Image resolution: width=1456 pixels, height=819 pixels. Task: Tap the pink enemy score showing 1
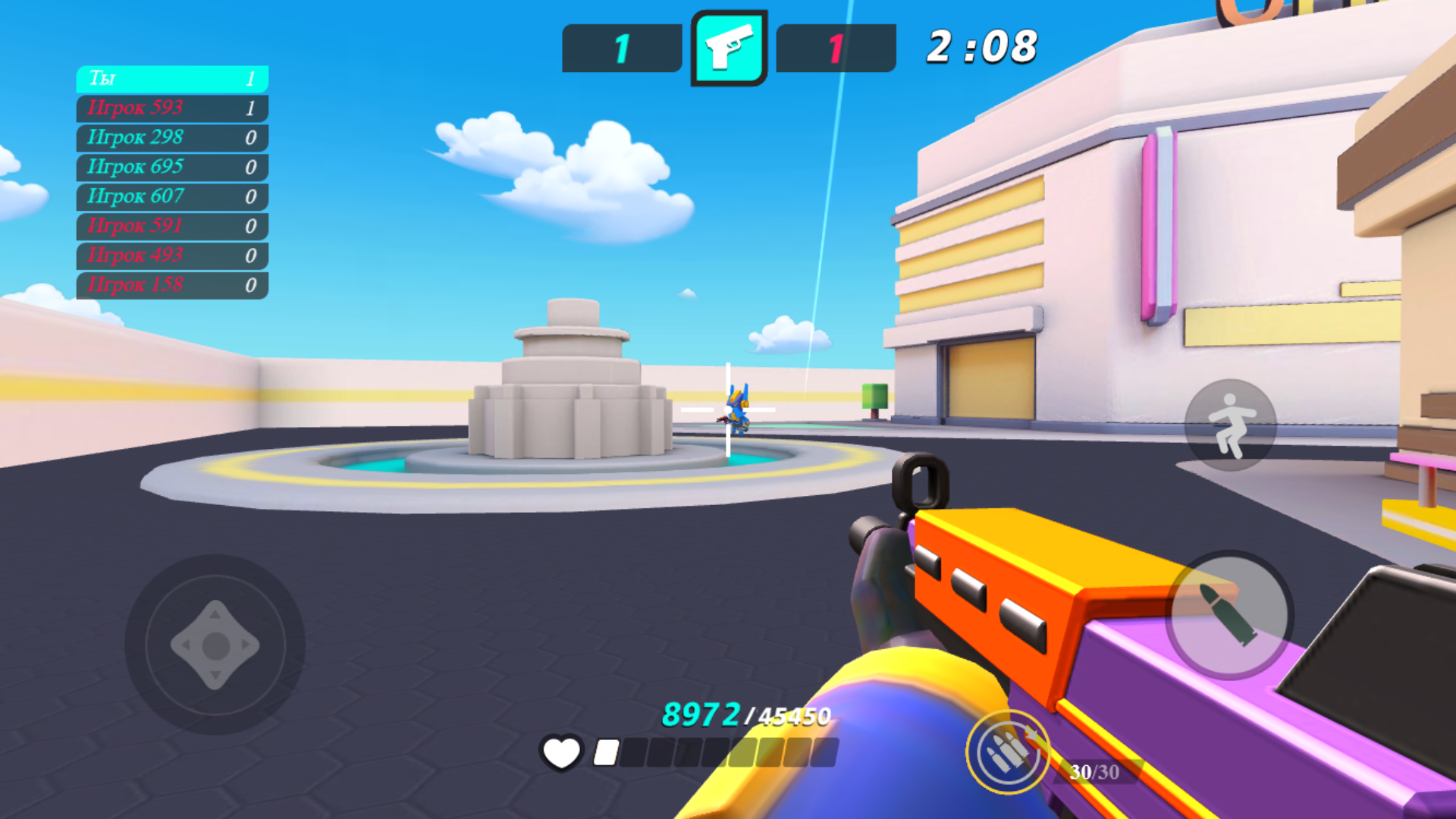pyautogui.click(x=835, y=48)
